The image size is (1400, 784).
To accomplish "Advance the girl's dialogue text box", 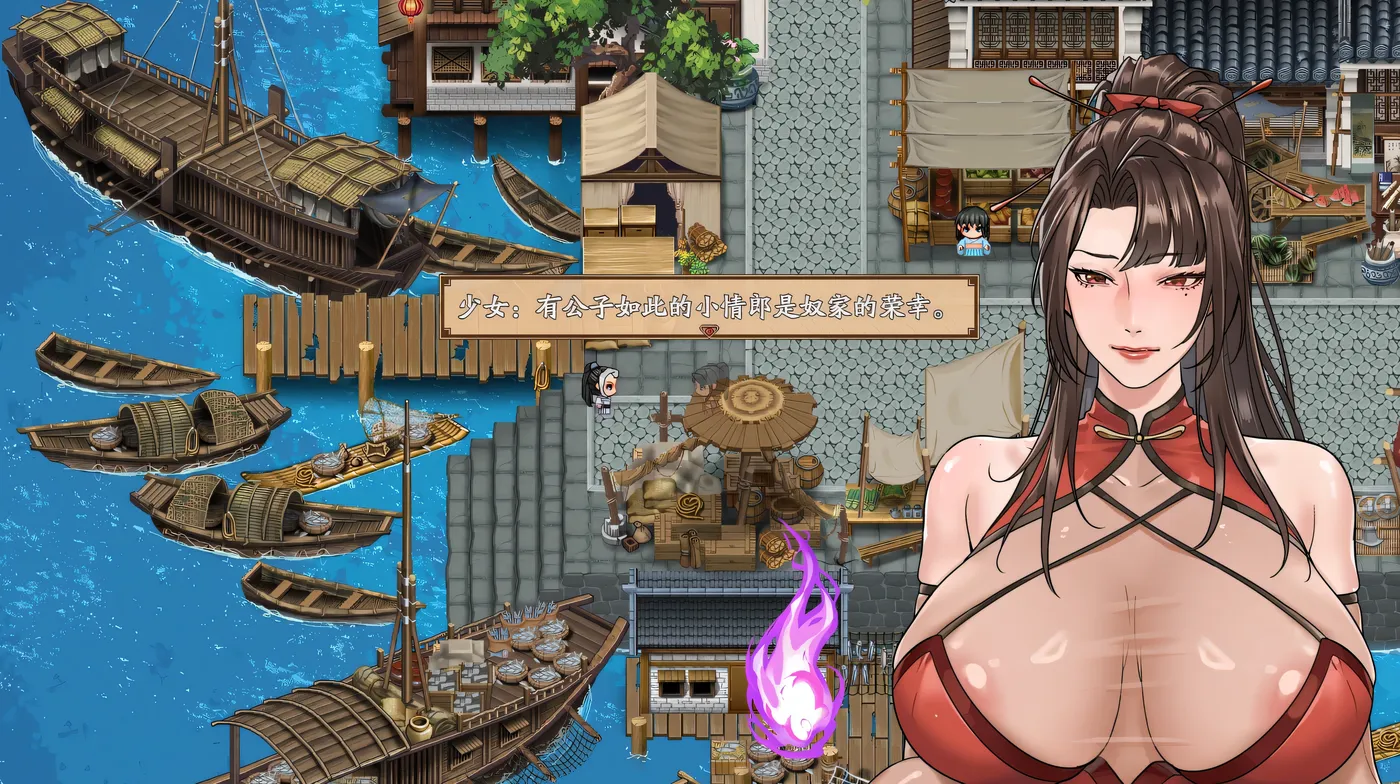I will (709, 307).
